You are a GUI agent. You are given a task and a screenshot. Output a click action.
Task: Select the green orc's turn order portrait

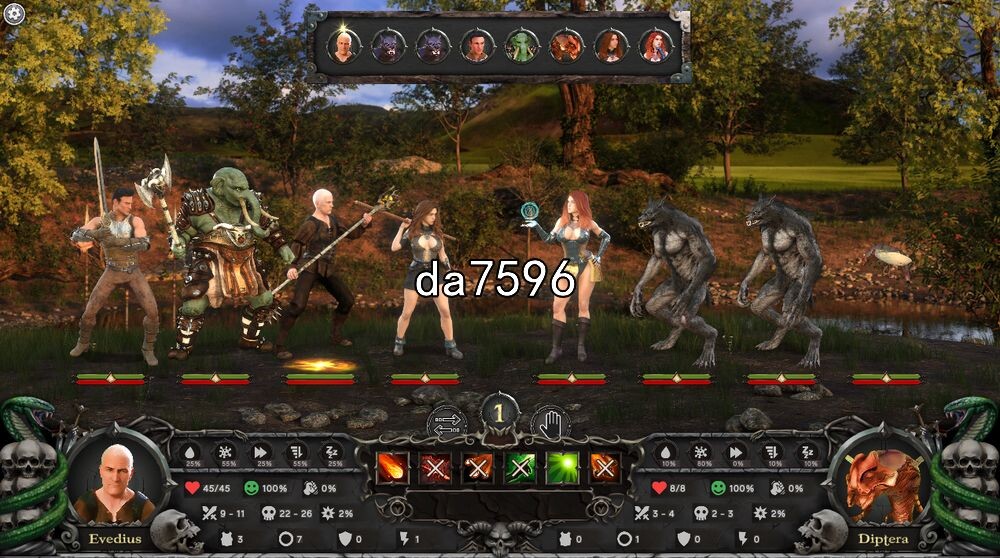[521, 46]
